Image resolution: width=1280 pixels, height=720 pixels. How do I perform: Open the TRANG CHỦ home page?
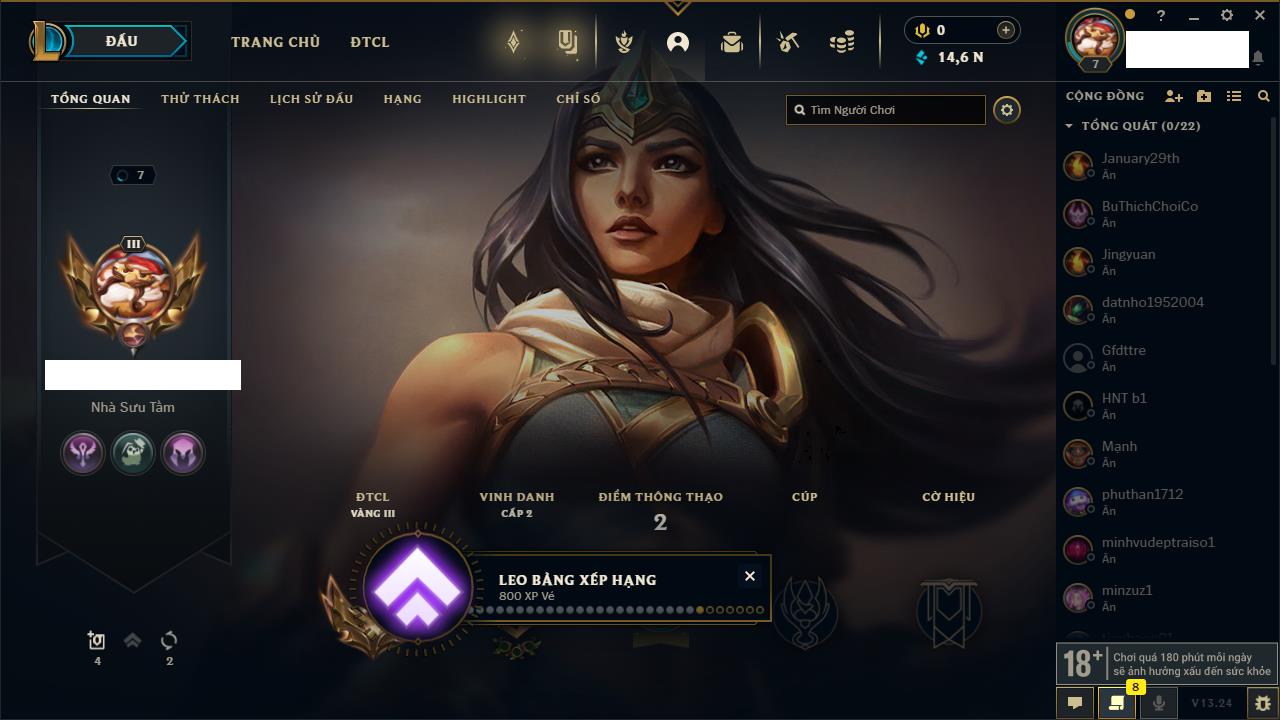pyautogui.click(x=275, y=42)
